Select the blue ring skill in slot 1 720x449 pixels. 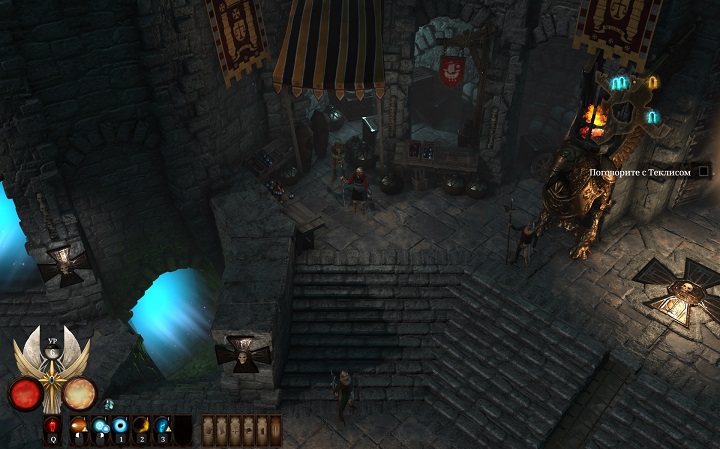tap(121, 428)
